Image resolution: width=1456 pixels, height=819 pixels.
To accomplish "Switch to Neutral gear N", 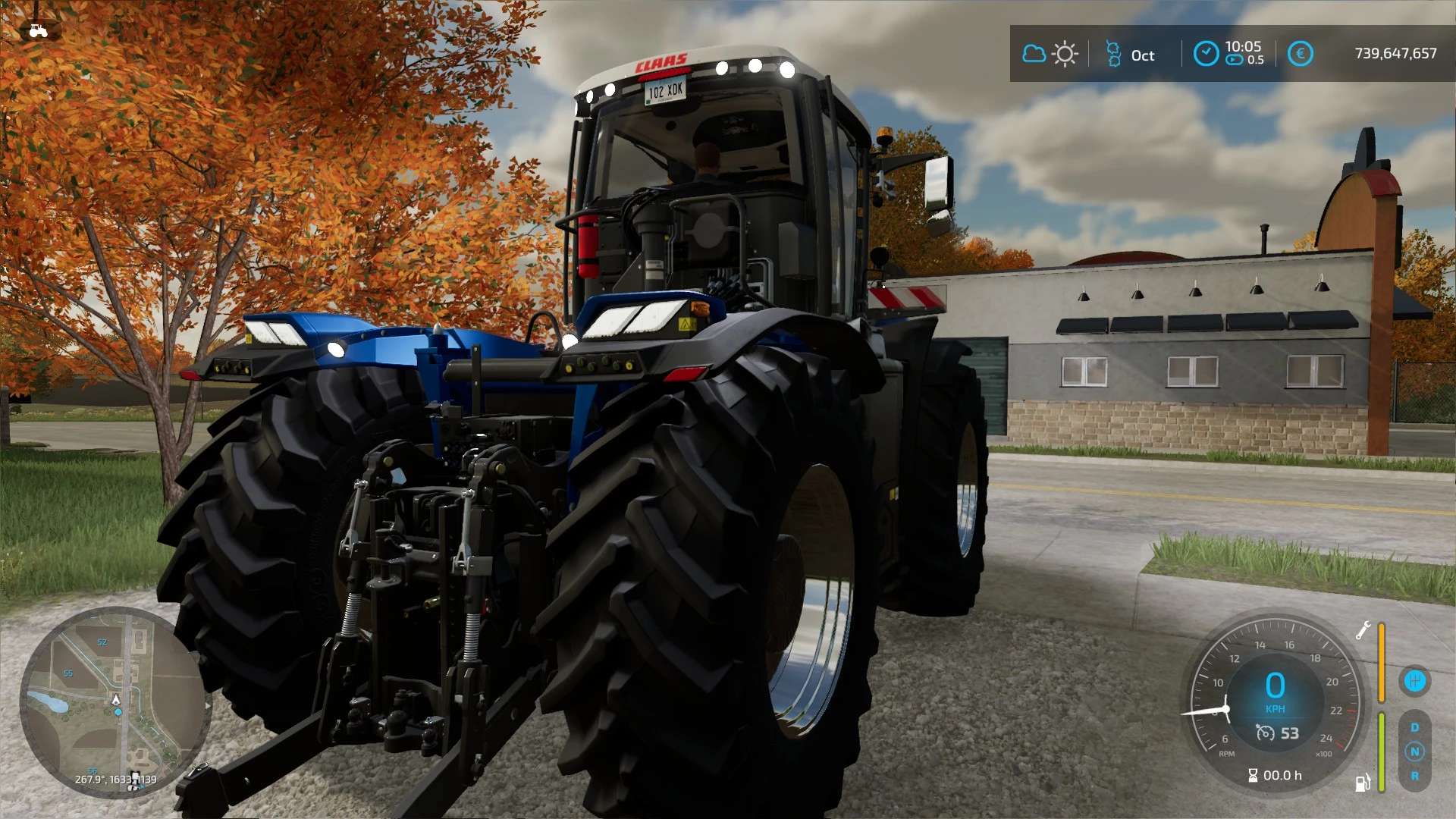I will (1414, 752).
